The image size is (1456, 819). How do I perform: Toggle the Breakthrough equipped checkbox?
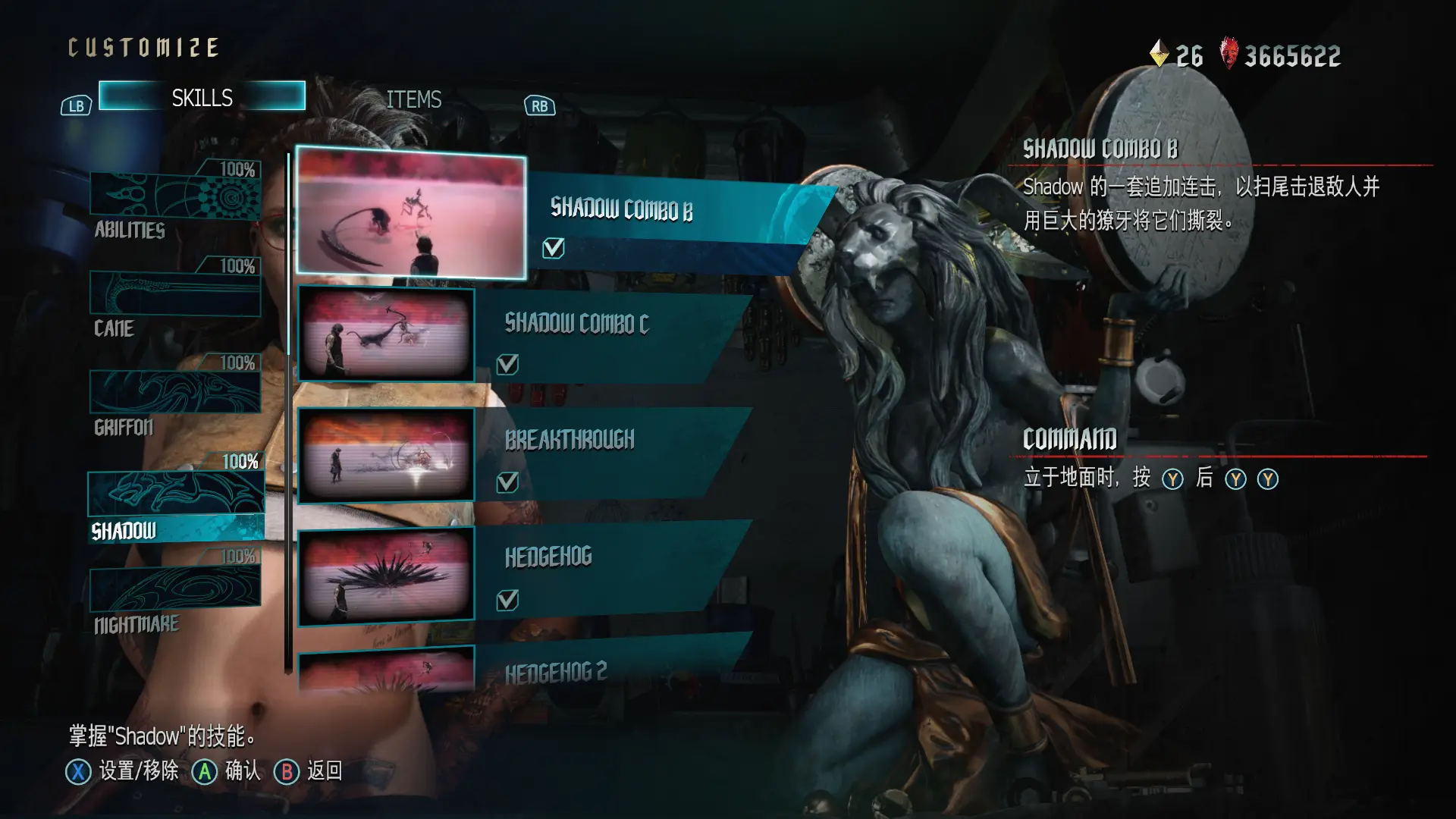pos(507,482)
